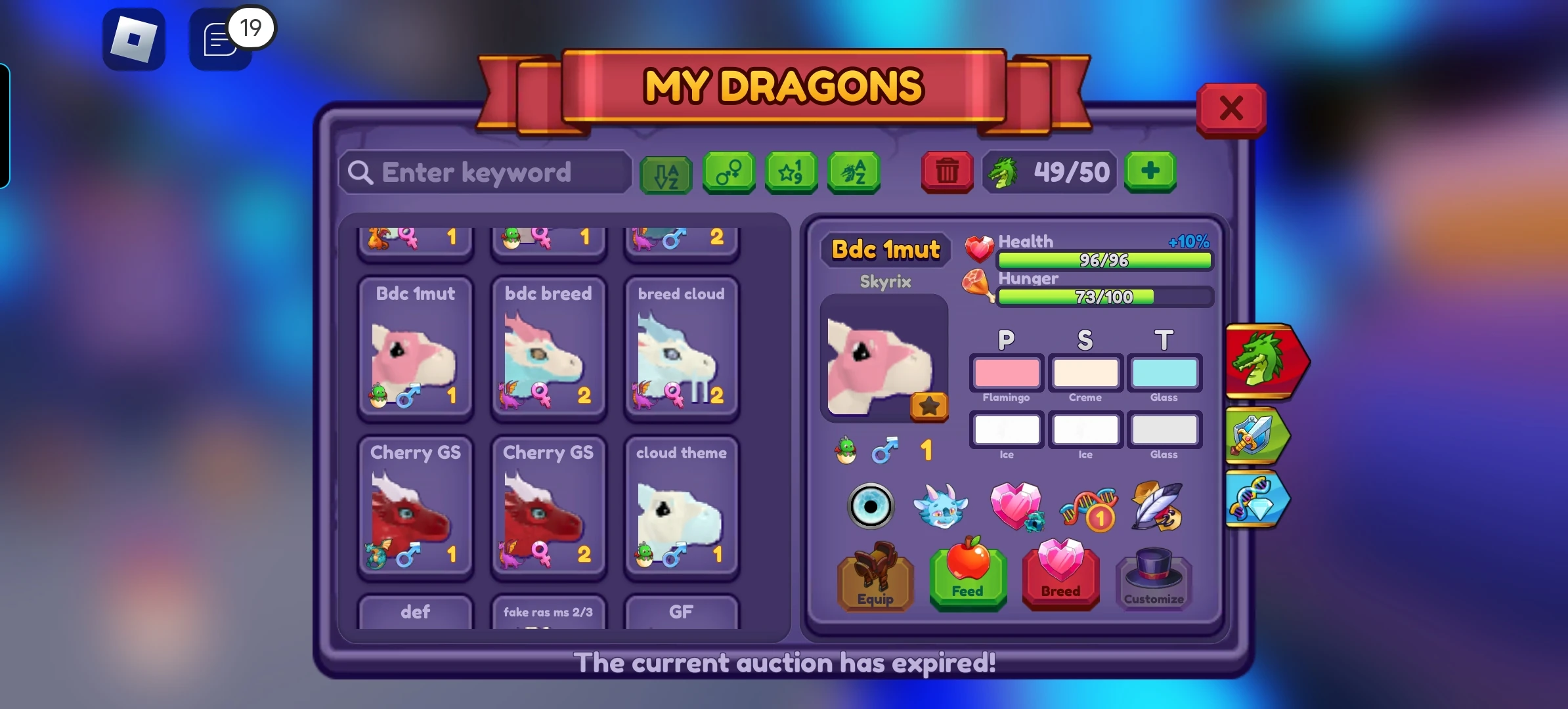
Task: Select the Flamingo color swatch
Action: tap(1006, 374)
